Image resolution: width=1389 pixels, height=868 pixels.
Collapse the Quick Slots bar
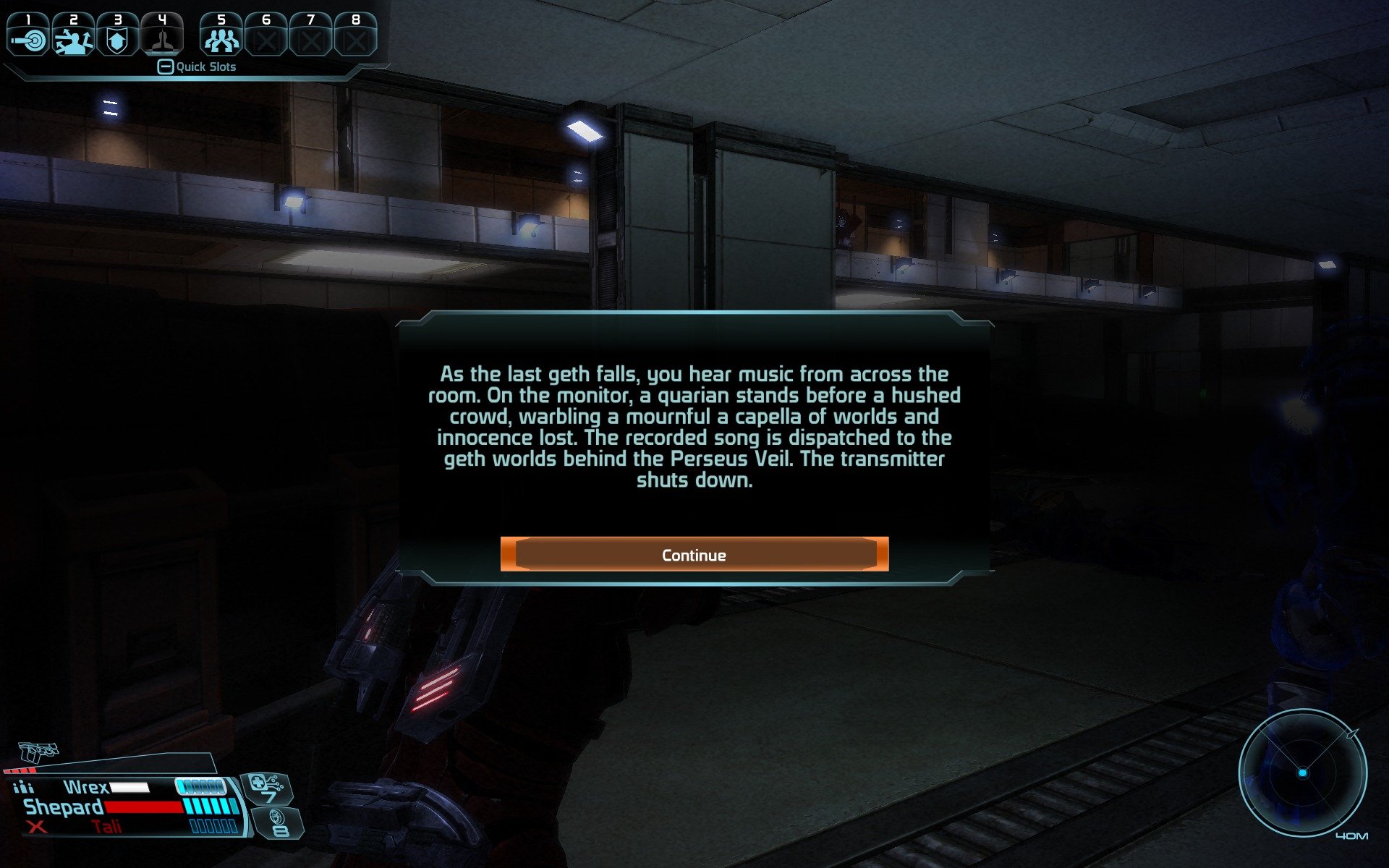pos(166,67)
